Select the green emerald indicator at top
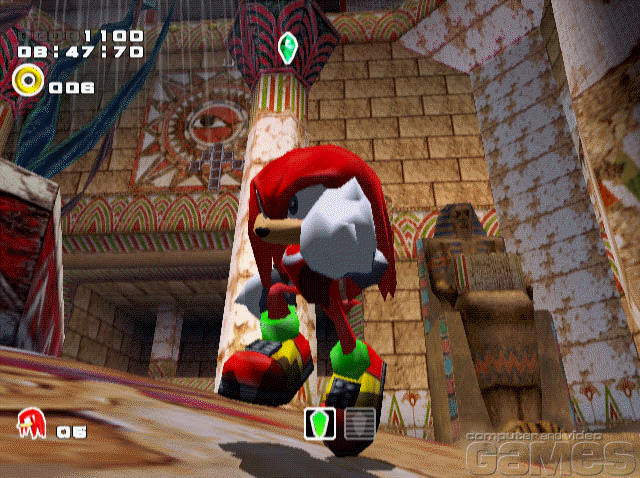This screenshot has height=478, width=640. [291, 49]
